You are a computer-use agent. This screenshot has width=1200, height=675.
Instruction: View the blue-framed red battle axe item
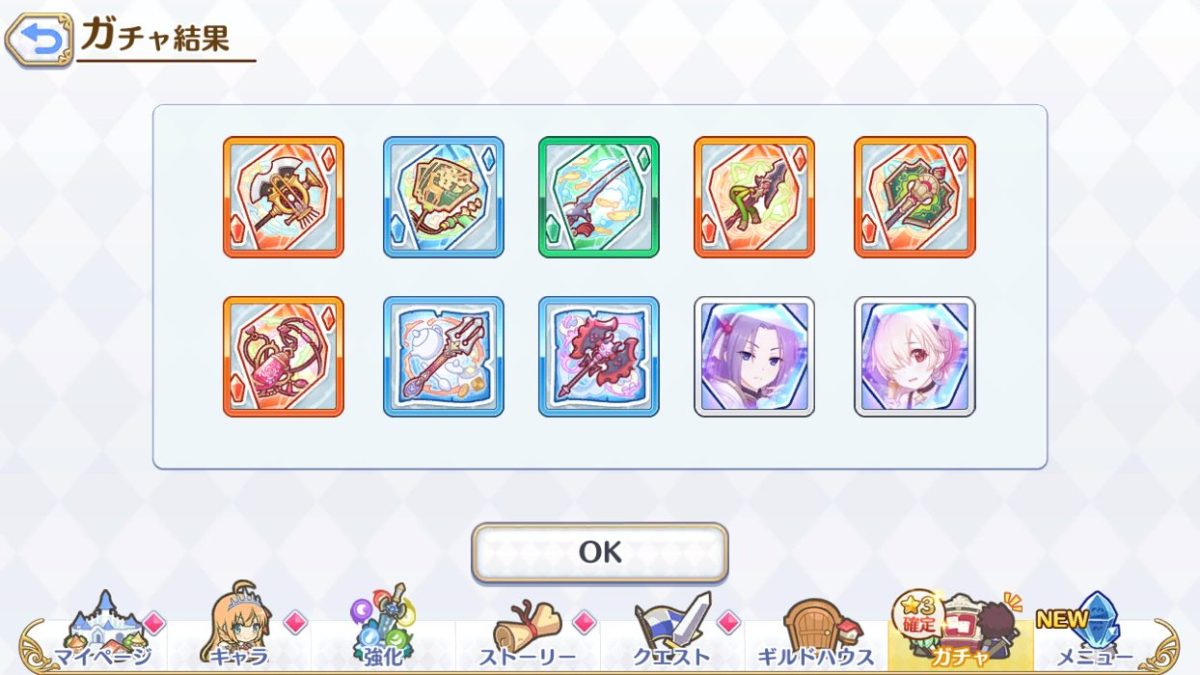click(x=598, y=356)
